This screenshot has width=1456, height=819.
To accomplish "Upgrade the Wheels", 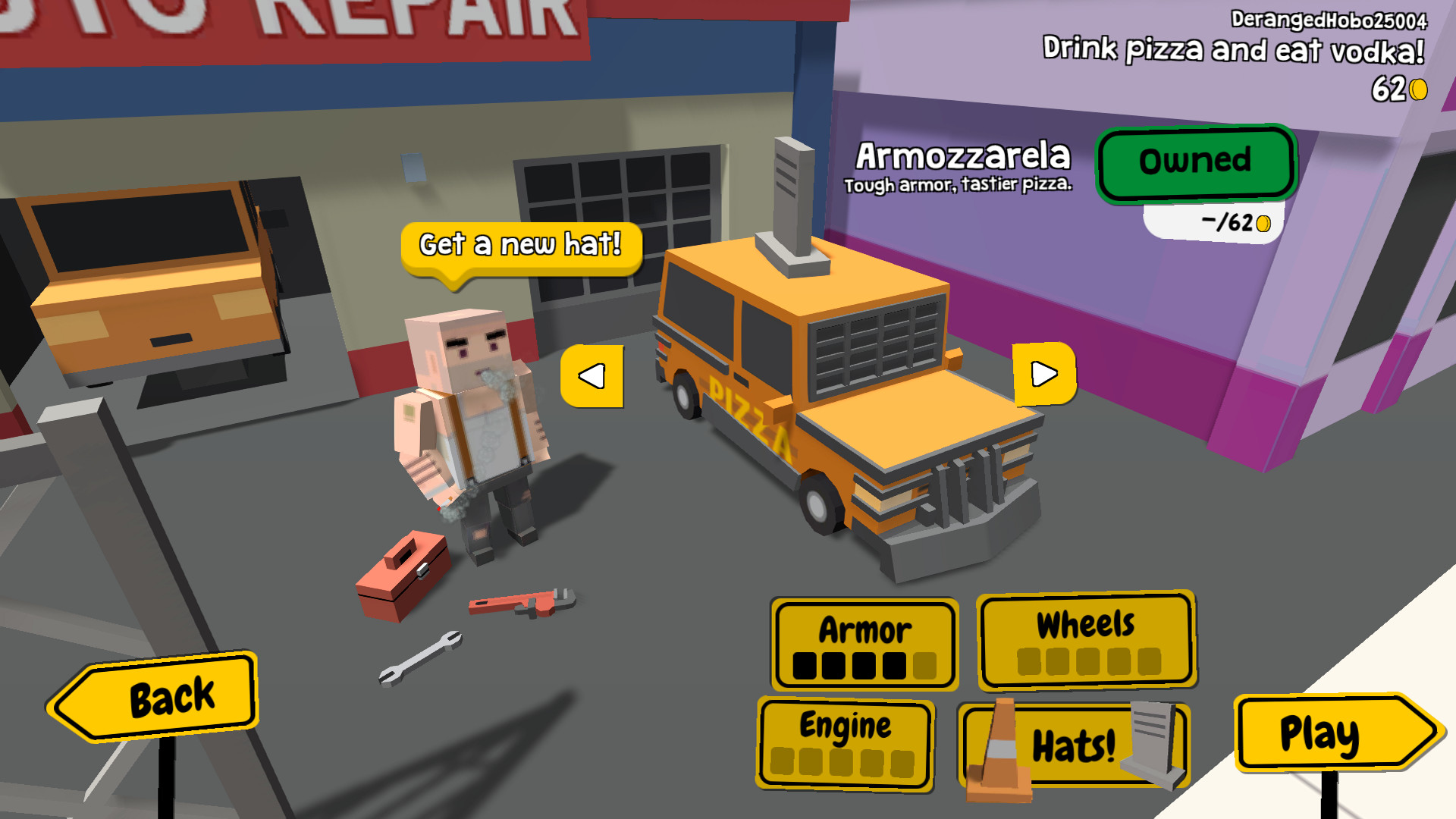I will click(x=1086, y=641).
